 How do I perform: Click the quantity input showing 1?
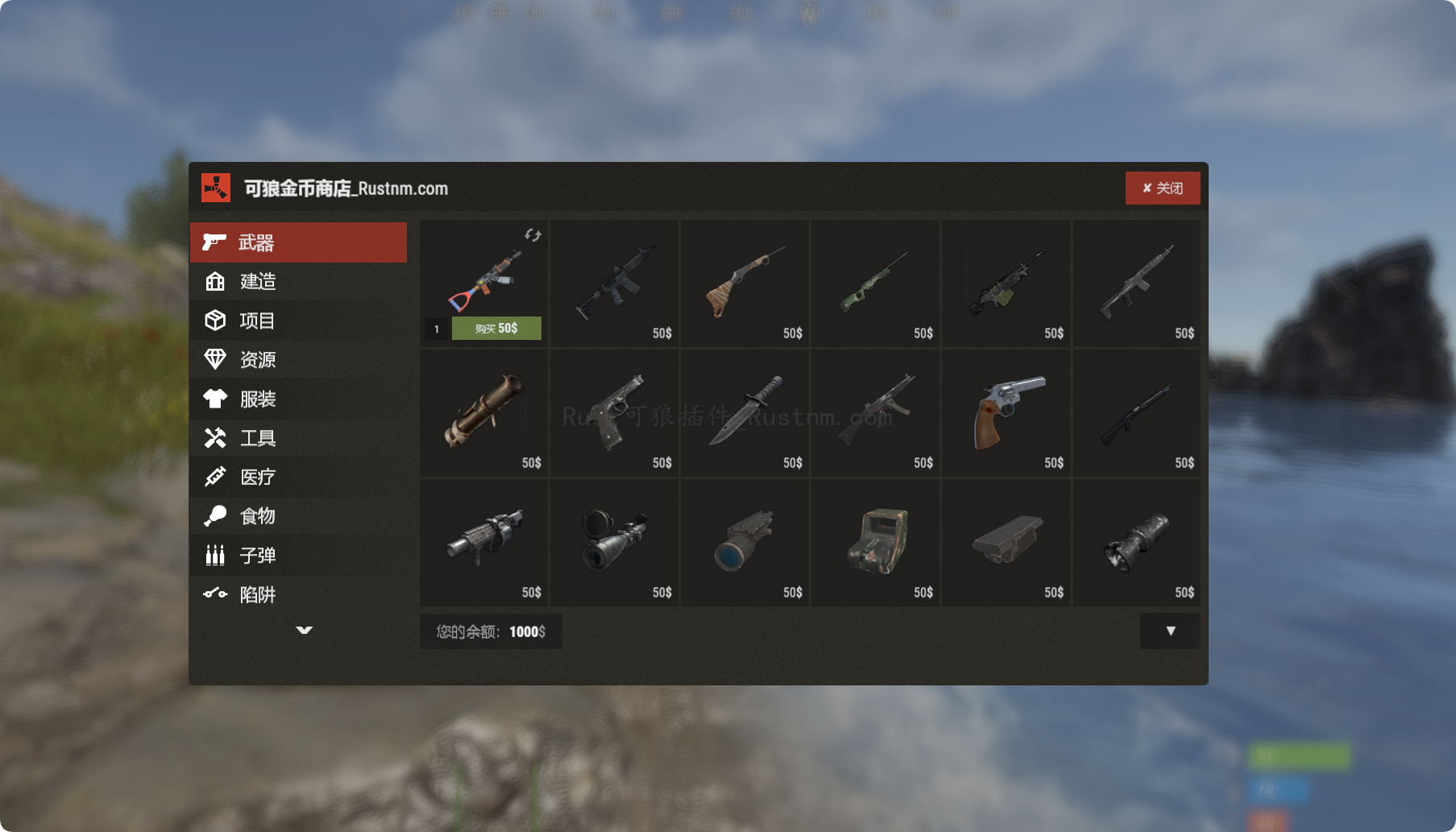[435, 328]
